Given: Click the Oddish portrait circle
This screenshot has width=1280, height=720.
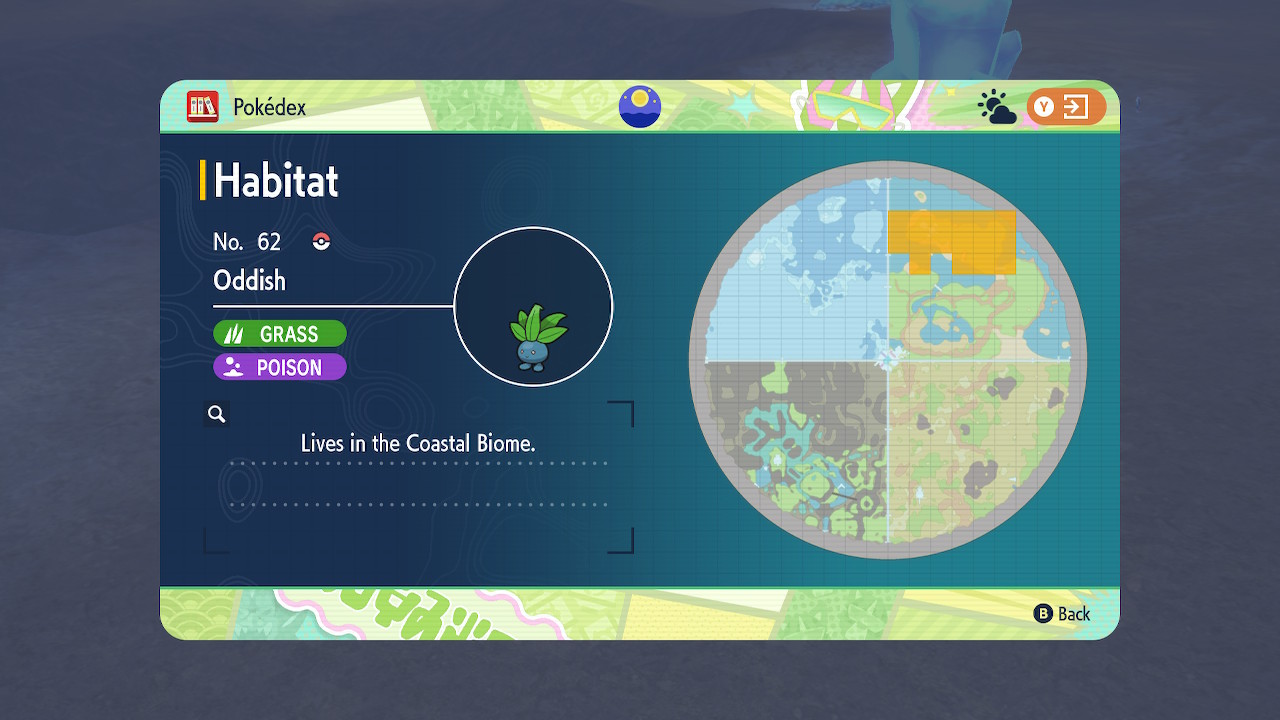Looking at the screenshot, I should pyautogui.click(x=533, y=307).
